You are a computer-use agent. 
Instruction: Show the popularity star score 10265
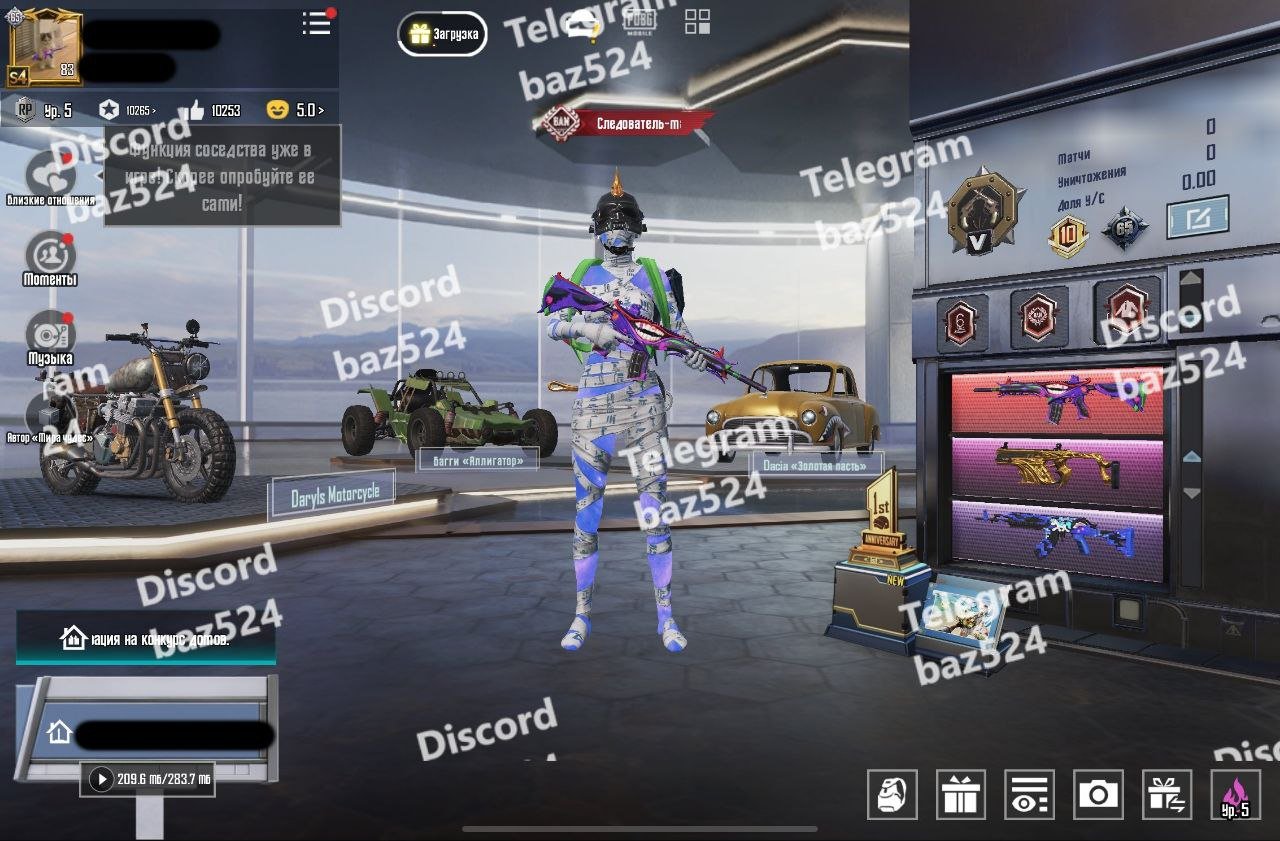click(130, 110)
